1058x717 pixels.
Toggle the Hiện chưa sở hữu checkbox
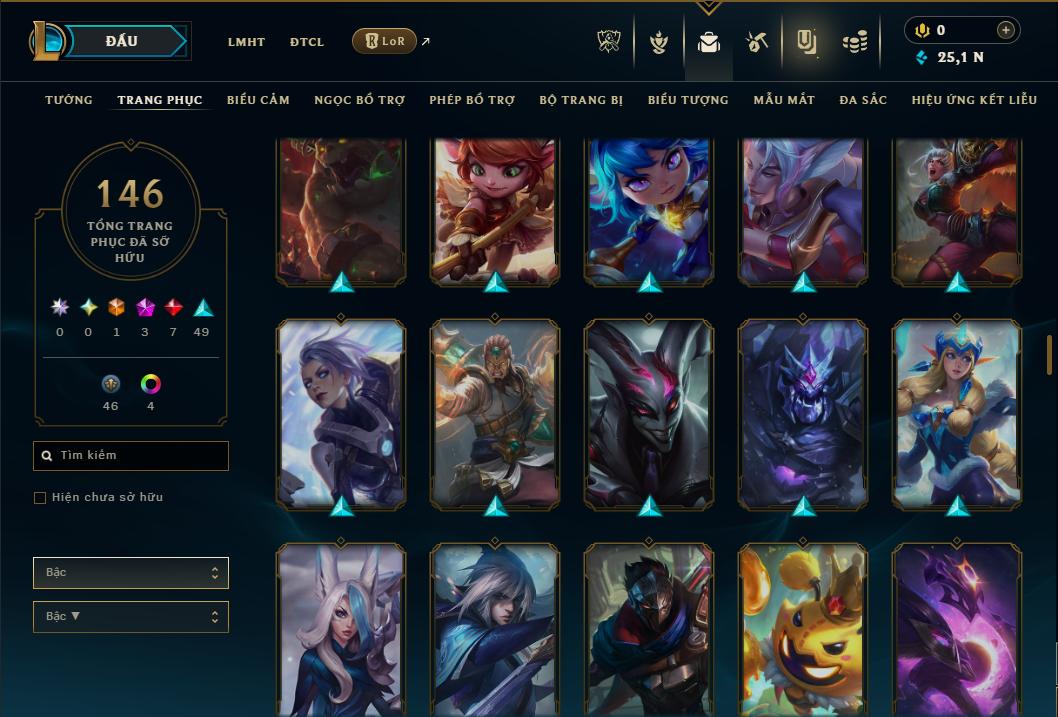tap(40, 498)
